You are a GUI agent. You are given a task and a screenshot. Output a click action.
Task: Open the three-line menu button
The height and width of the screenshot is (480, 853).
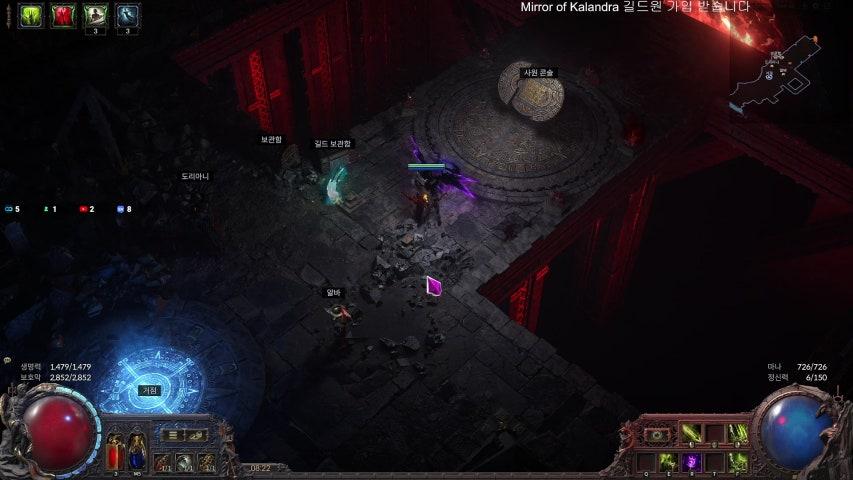point(173,435)
